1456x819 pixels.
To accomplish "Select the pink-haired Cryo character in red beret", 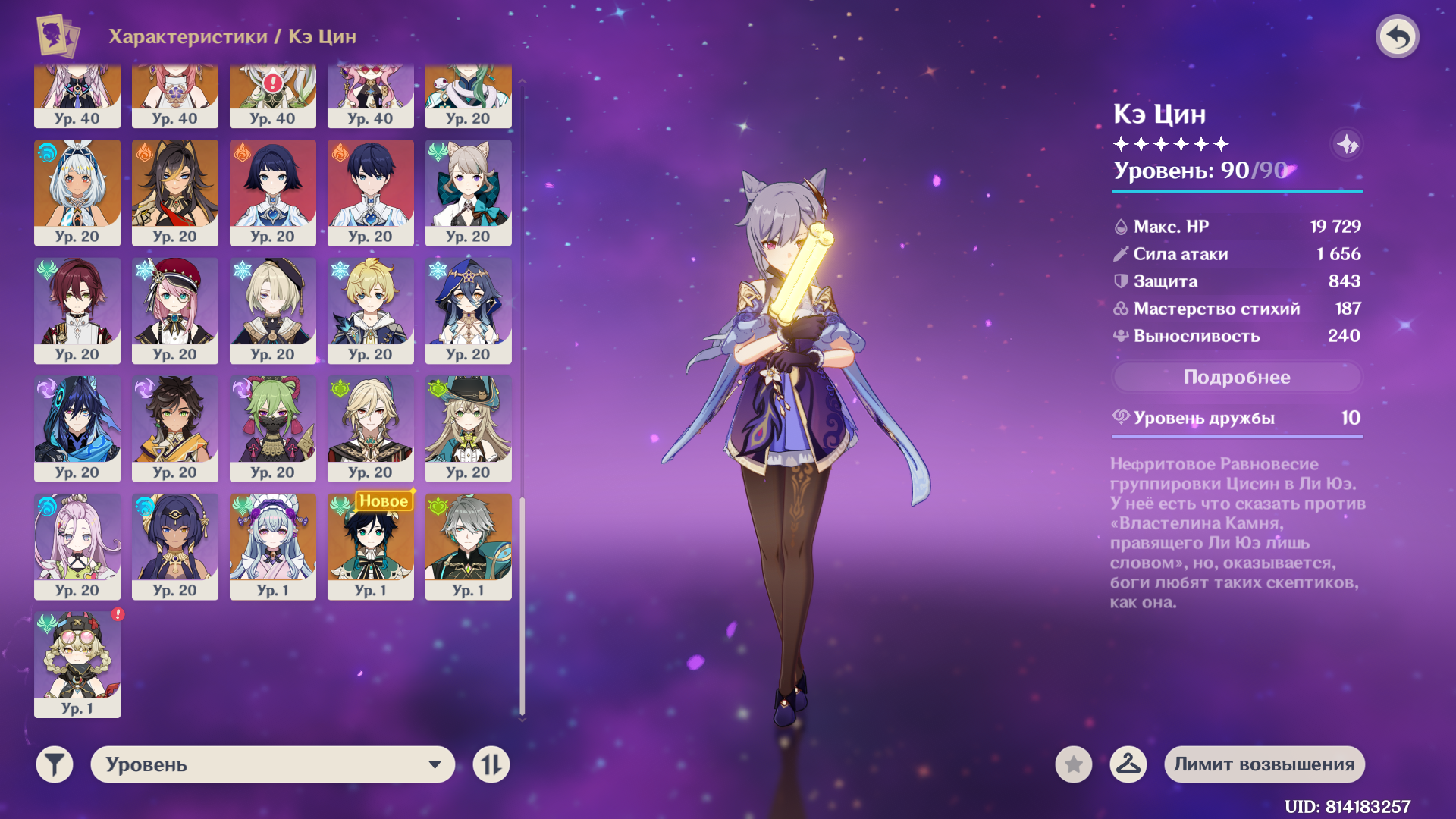I will pyautogui.click(x=175, y=310).
